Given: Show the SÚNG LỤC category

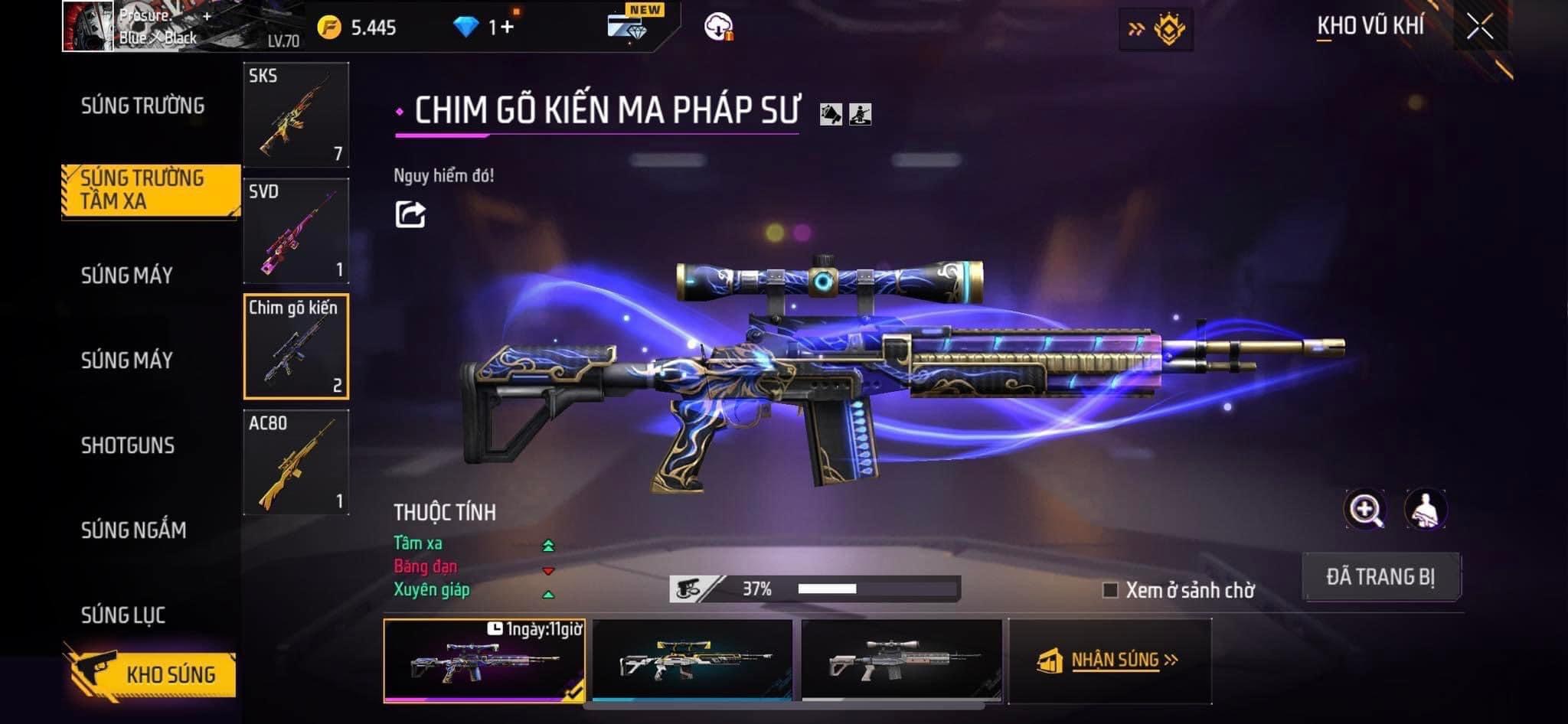Looking at the screenshot, I should pyautogui.click(x=123, y=615).
